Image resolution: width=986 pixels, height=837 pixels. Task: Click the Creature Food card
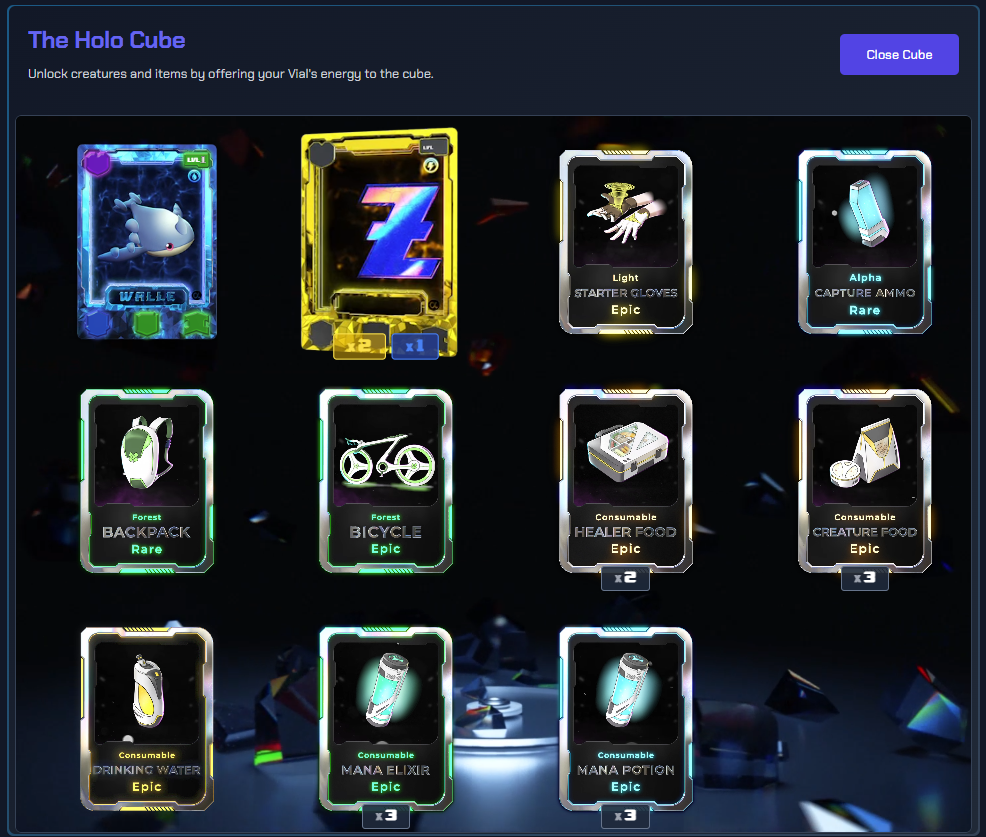pos(865,480)
